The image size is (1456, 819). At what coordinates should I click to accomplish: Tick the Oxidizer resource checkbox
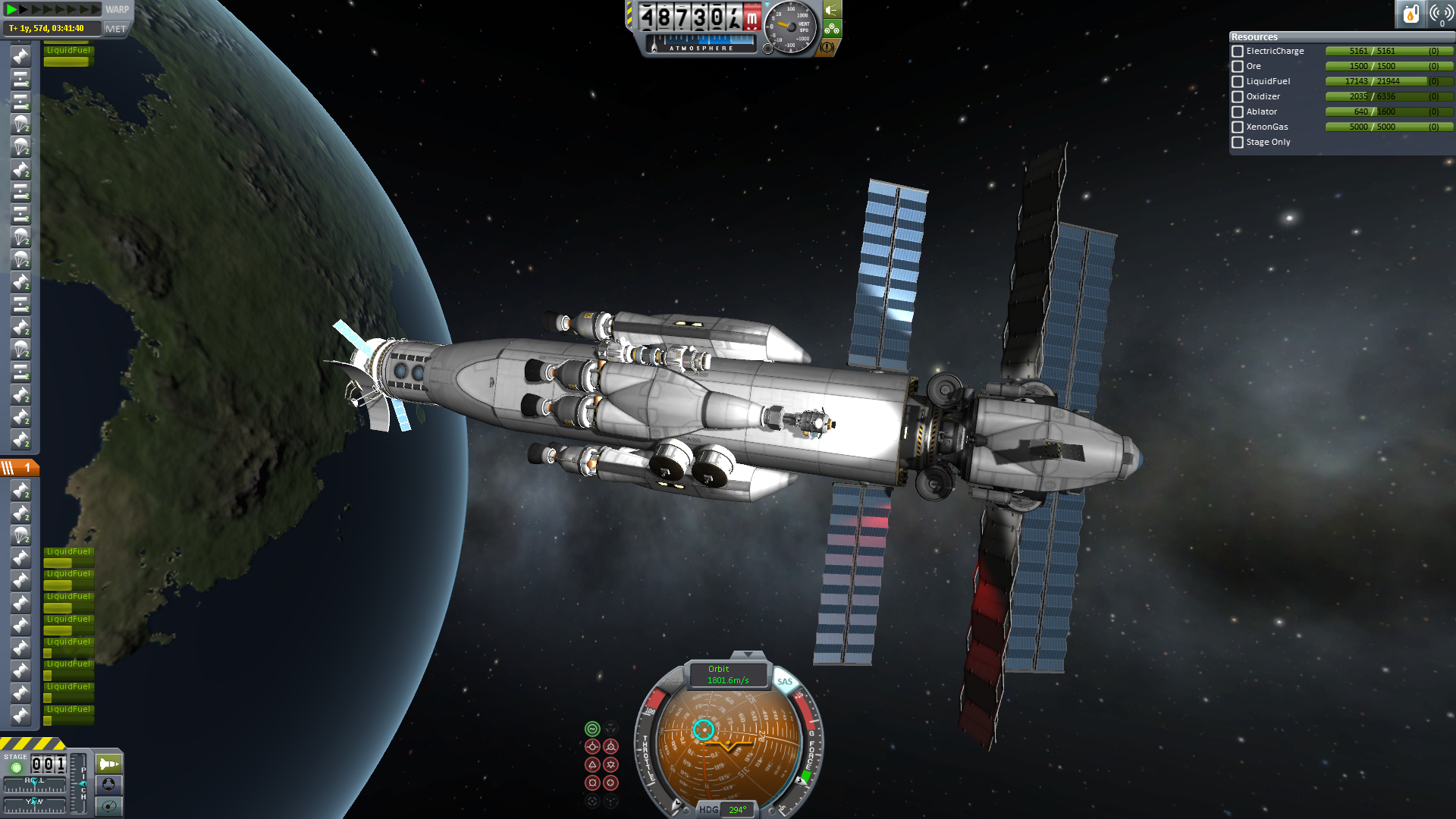click(1238, 97)
